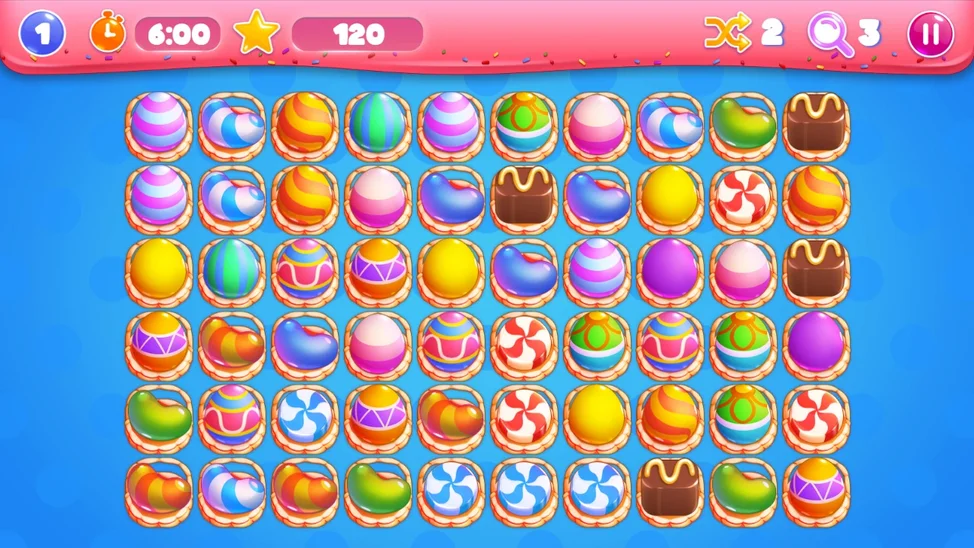Activate the magnifying glass hint
Image resolution: width=974 pixels, height=548 pixels.
point(830,33)
